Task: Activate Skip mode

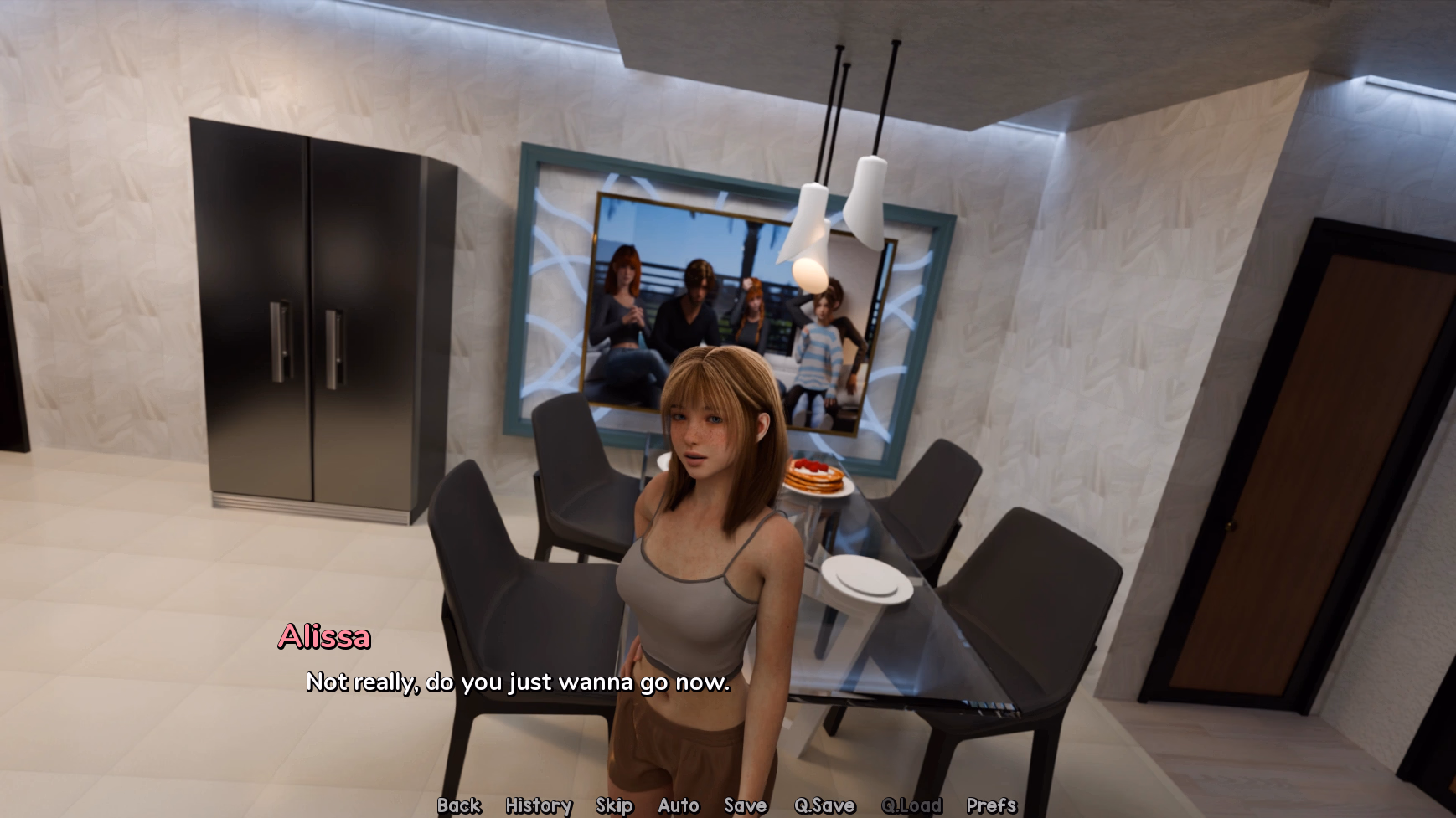Action: [x=614, y=805]
